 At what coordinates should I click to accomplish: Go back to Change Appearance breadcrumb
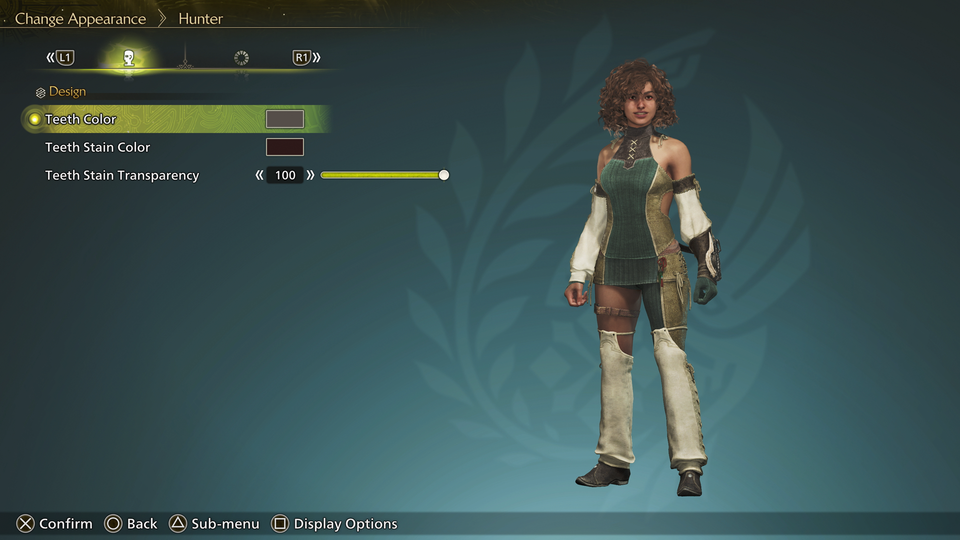(80, 19)
